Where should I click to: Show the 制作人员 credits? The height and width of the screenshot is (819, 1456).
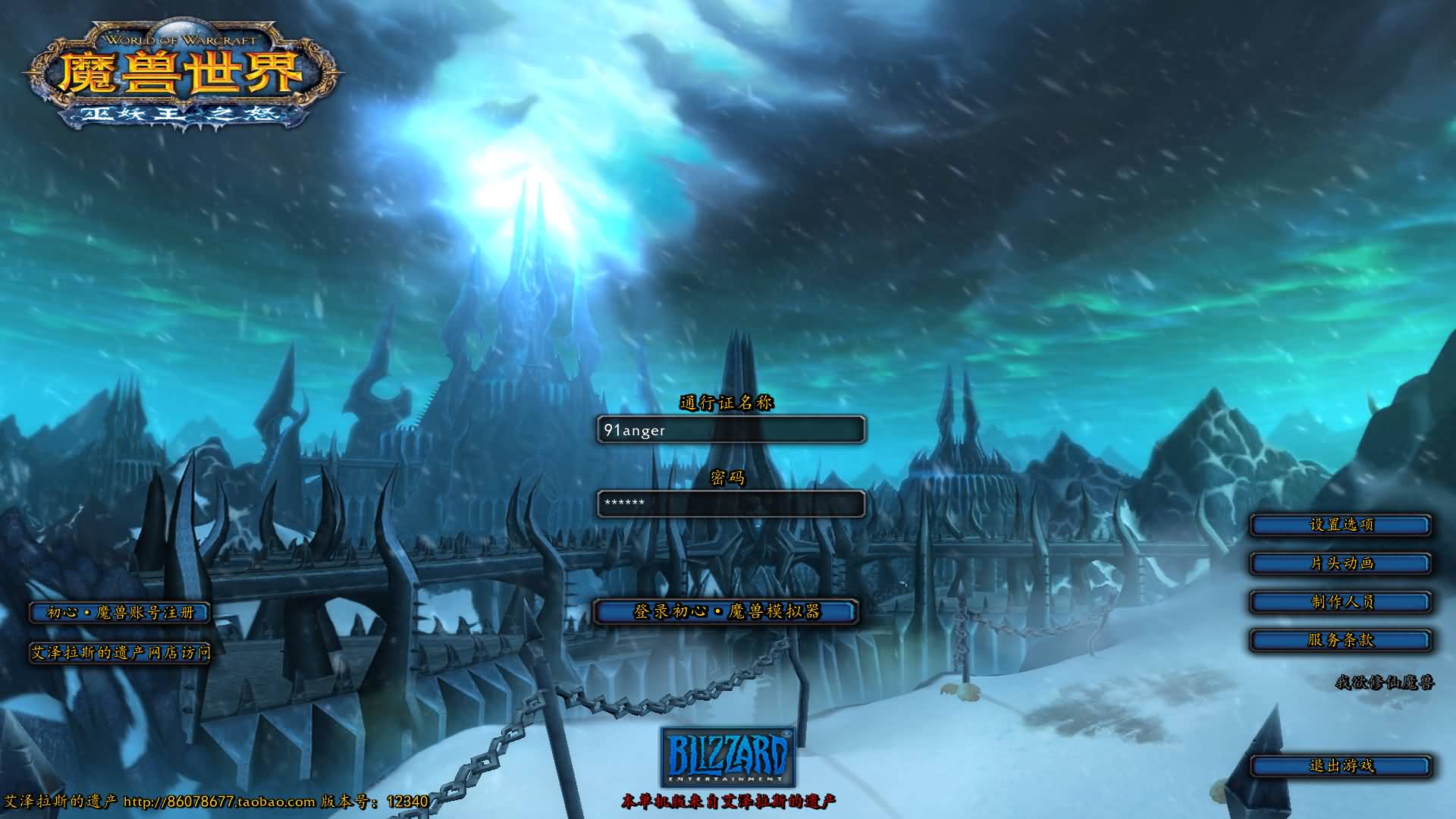click(x=1340, y=602)
